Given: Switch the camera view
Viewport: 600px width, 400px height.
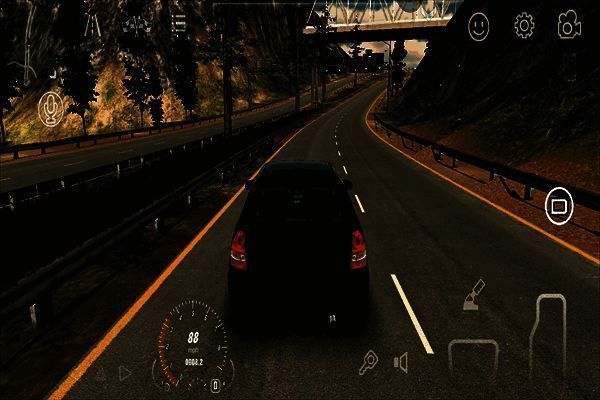Looking at the screenshot, I should tap(570, 25).
